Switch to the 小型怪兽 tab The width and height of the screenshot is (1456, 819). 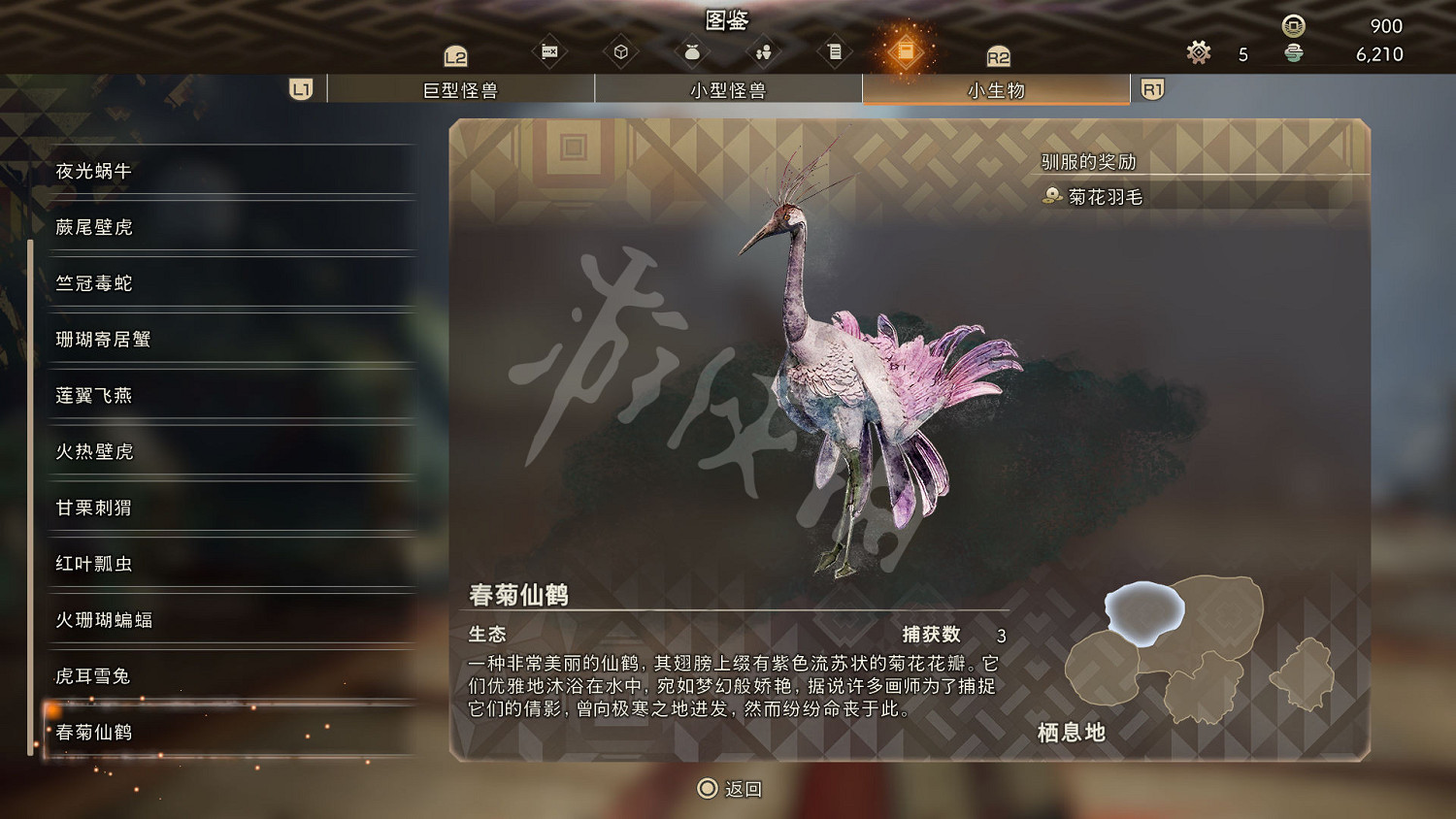click(x=728, y=88)
